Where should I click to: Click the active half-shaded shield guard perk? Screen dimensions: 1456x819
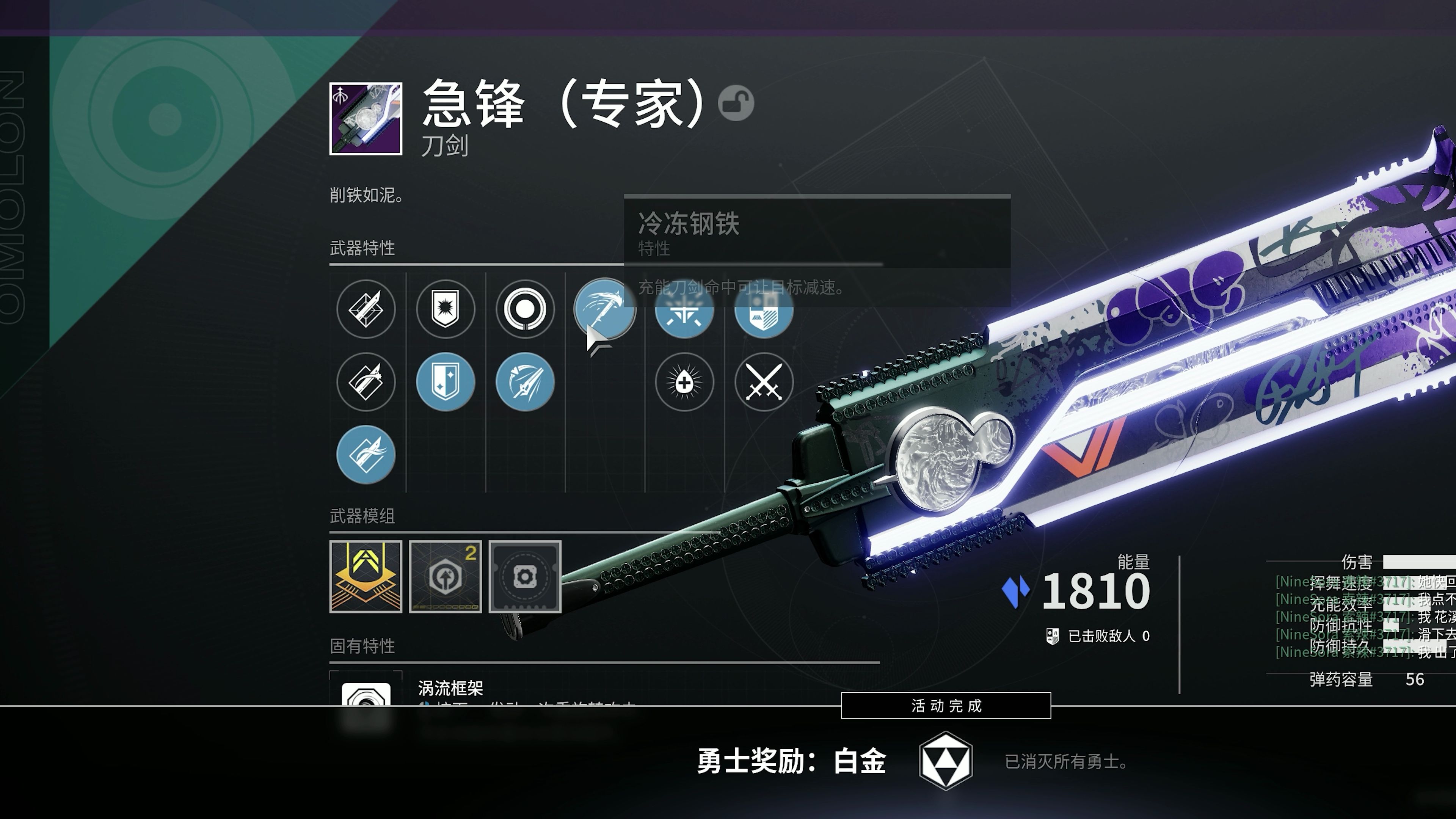[x=446, y=382]
